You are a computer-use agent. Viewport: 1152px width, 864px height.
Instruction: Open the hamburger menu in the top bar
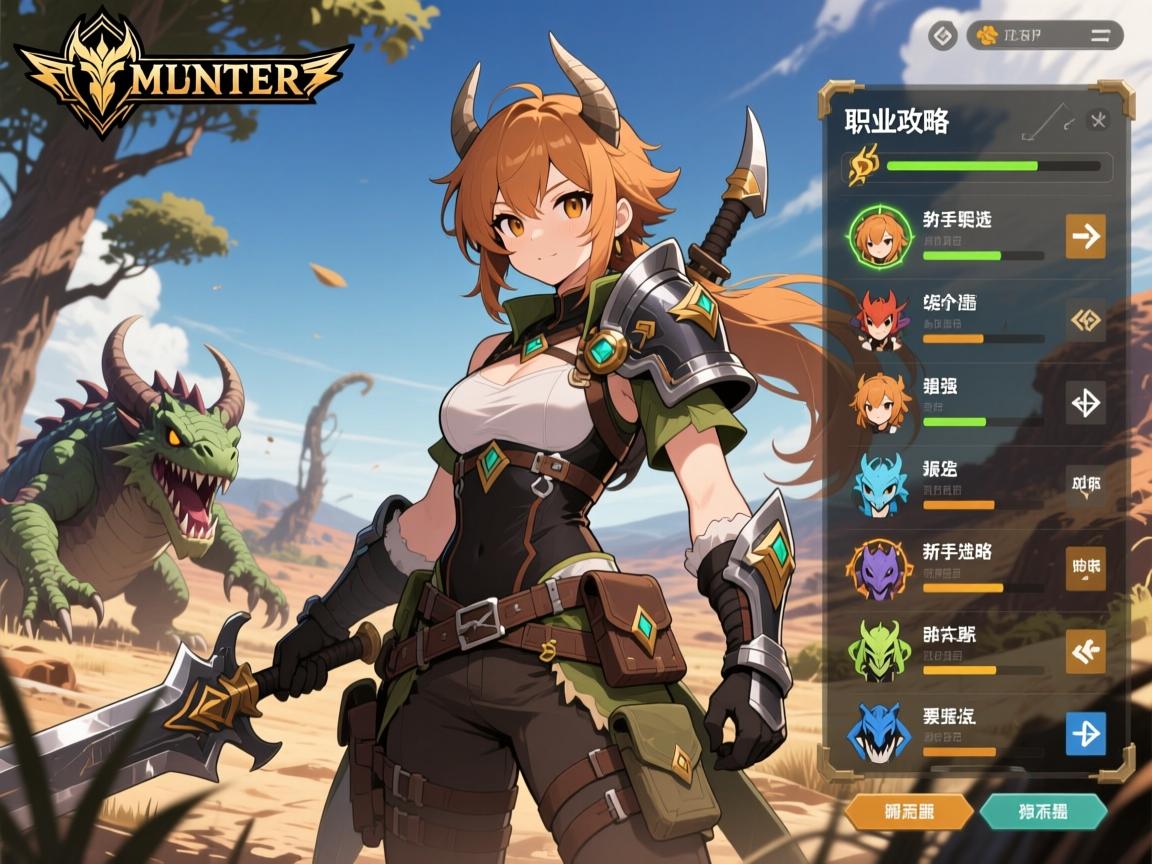1100,36
